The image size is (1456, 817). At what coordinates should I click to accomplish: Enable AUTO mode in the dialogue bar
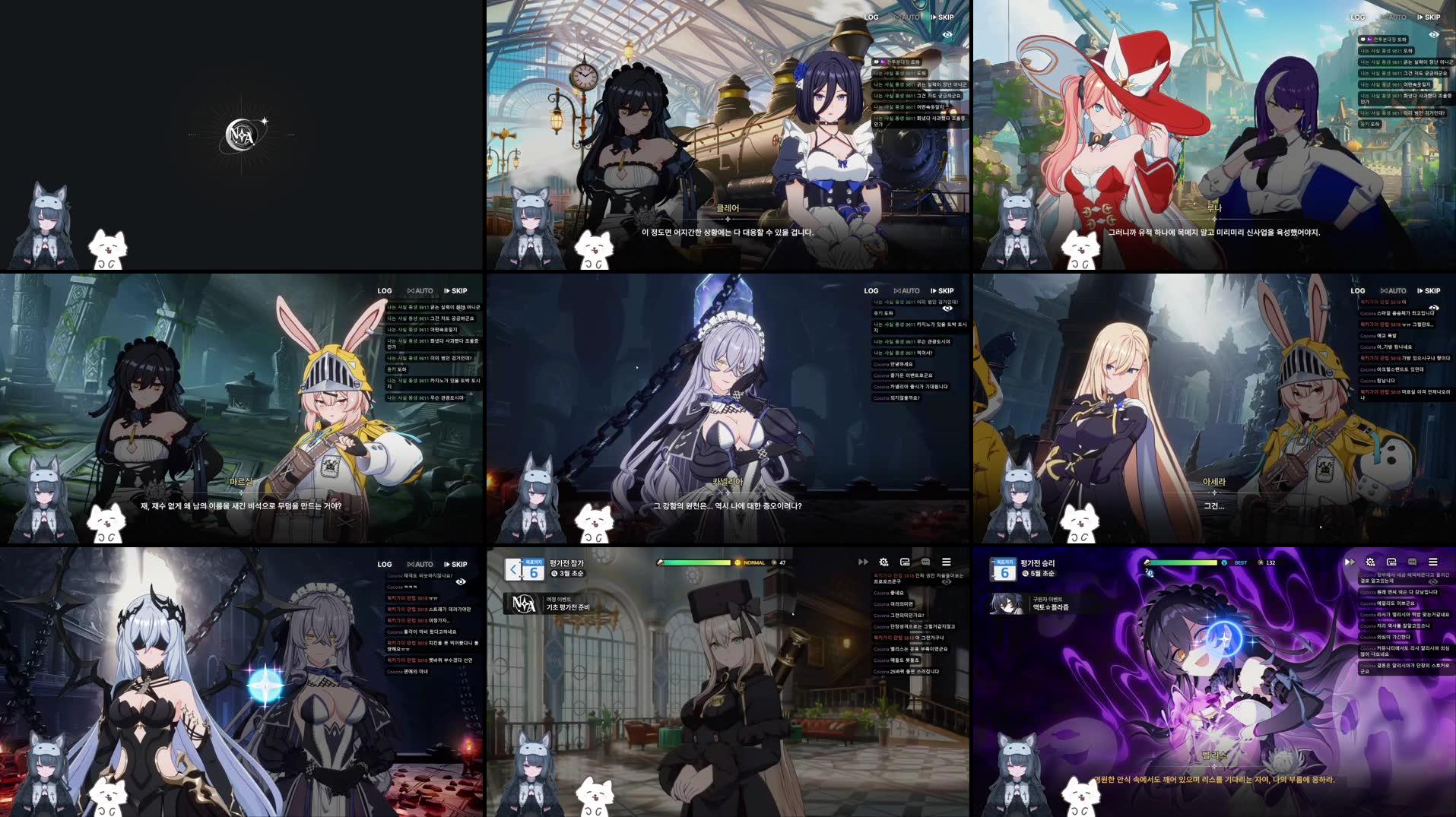pos(909,17)
